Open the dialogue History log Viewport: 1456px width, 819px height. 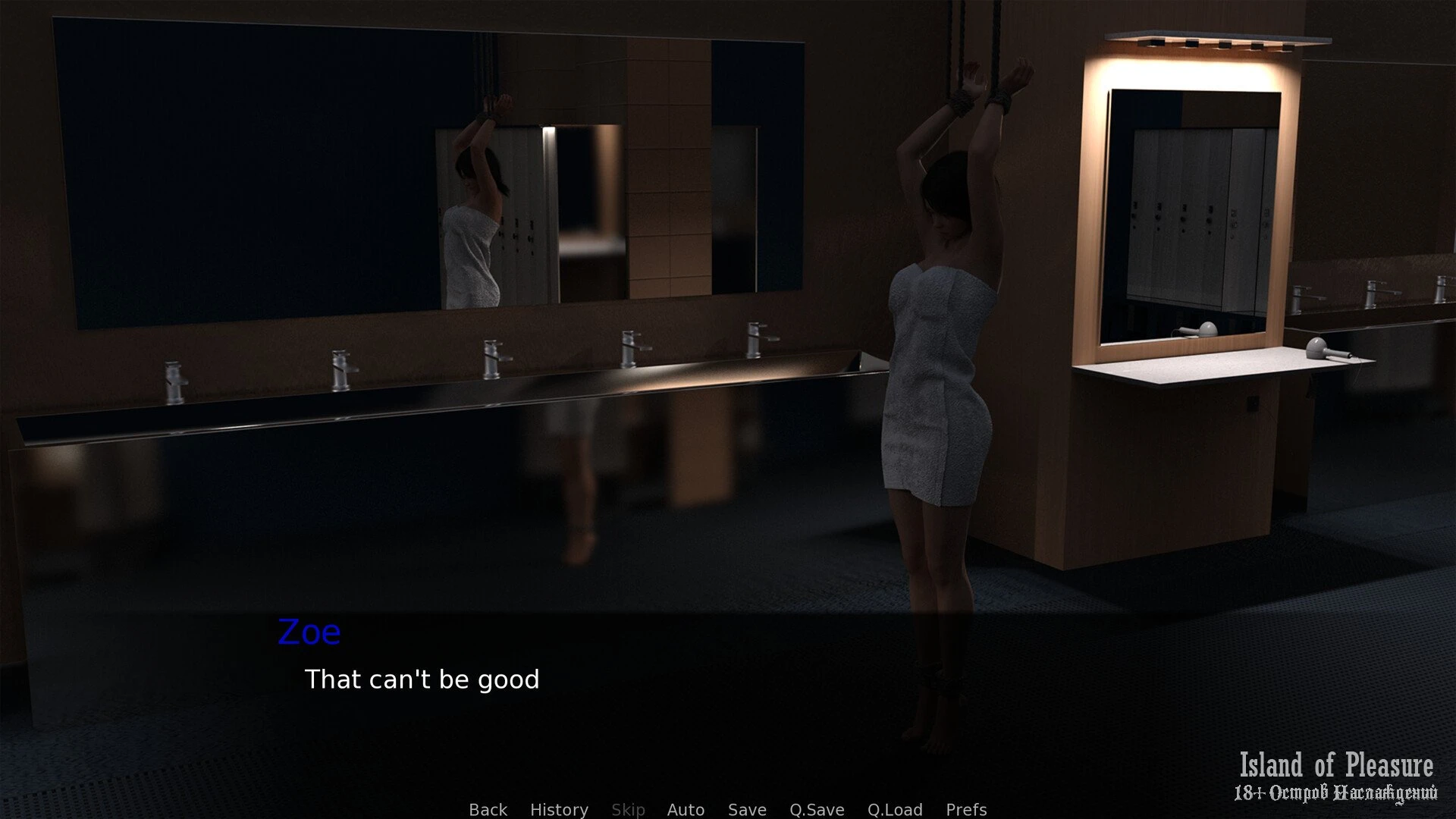click(x=559, y=809)
